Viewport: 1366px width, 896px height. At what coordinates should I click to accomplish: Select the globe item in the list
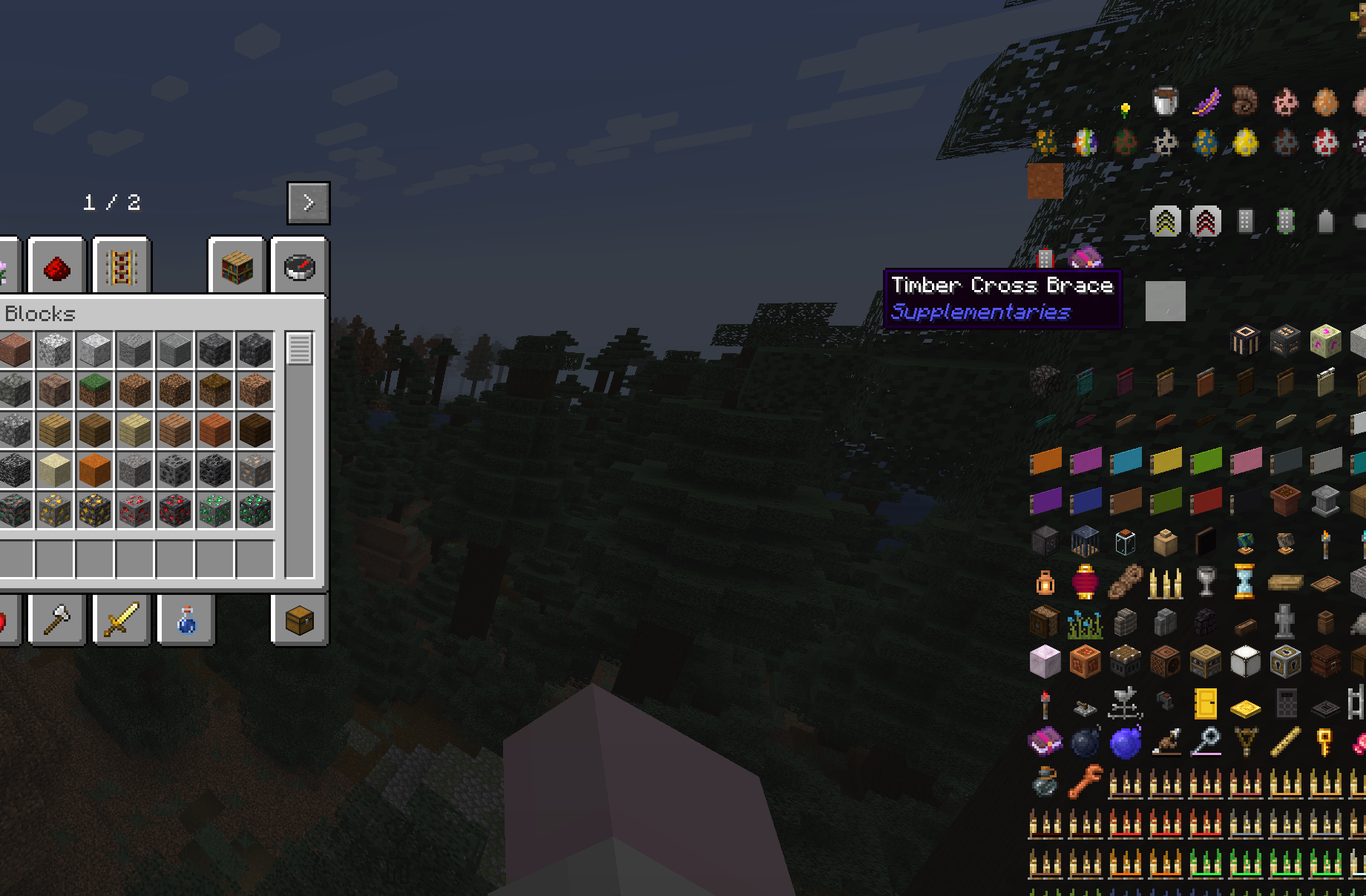[1246, 543]
